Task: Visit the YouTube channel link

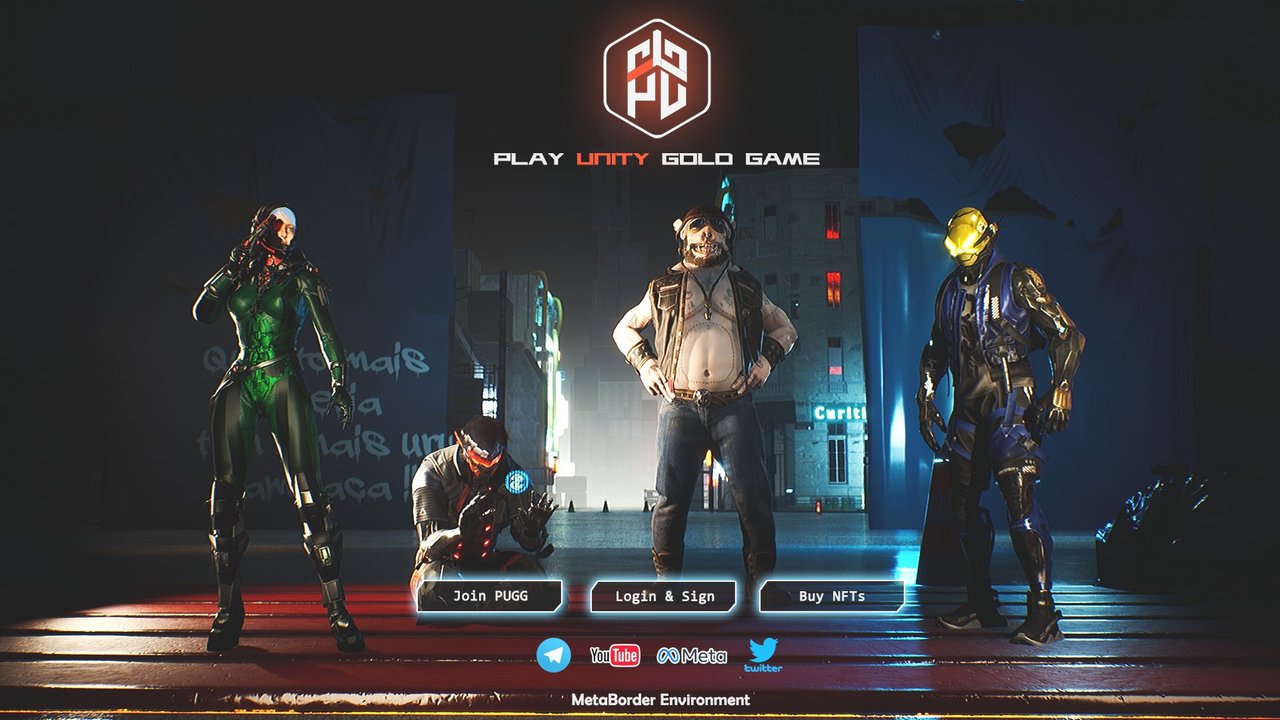Action: [x=615, y=655]
